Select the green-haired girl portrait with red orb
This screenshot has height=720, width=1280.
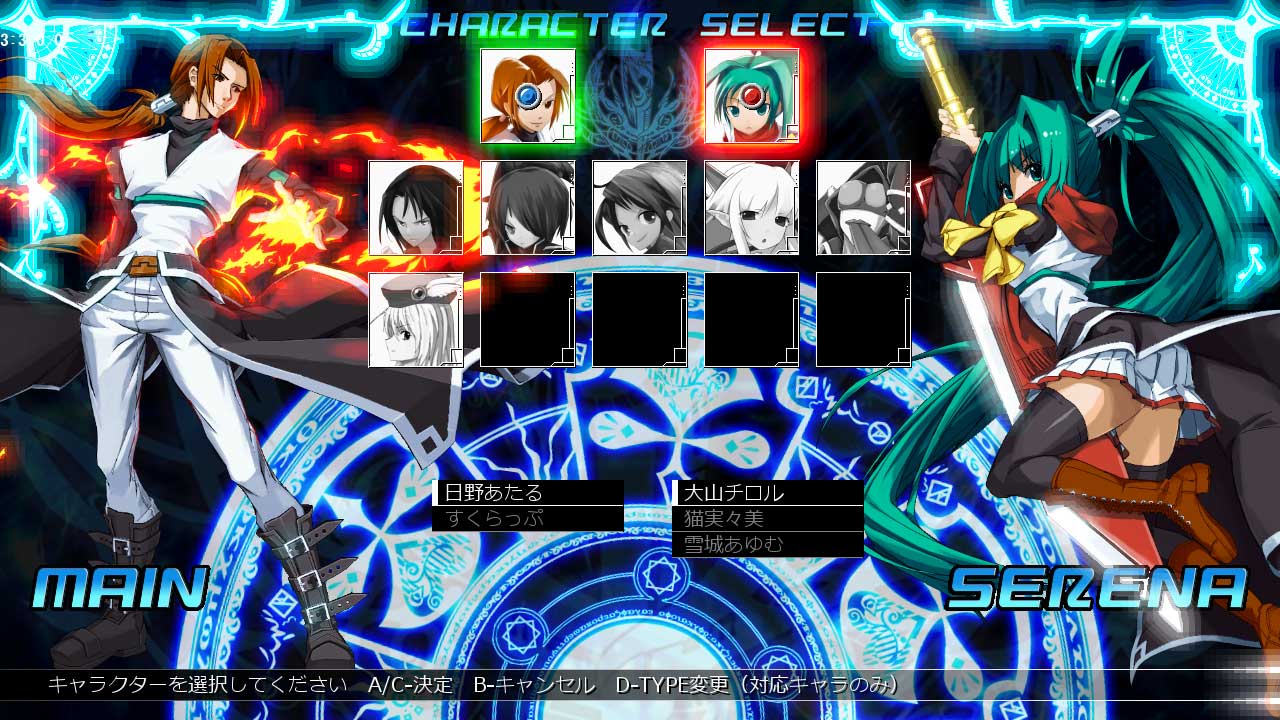pos(752,96)
